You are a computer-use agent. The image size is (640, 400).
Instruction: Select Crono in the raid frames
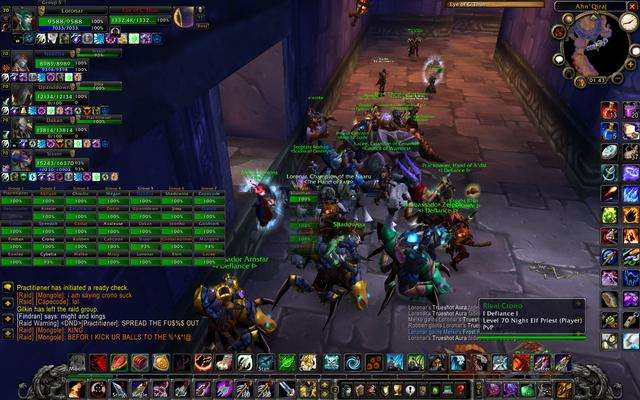coord(51,240)
